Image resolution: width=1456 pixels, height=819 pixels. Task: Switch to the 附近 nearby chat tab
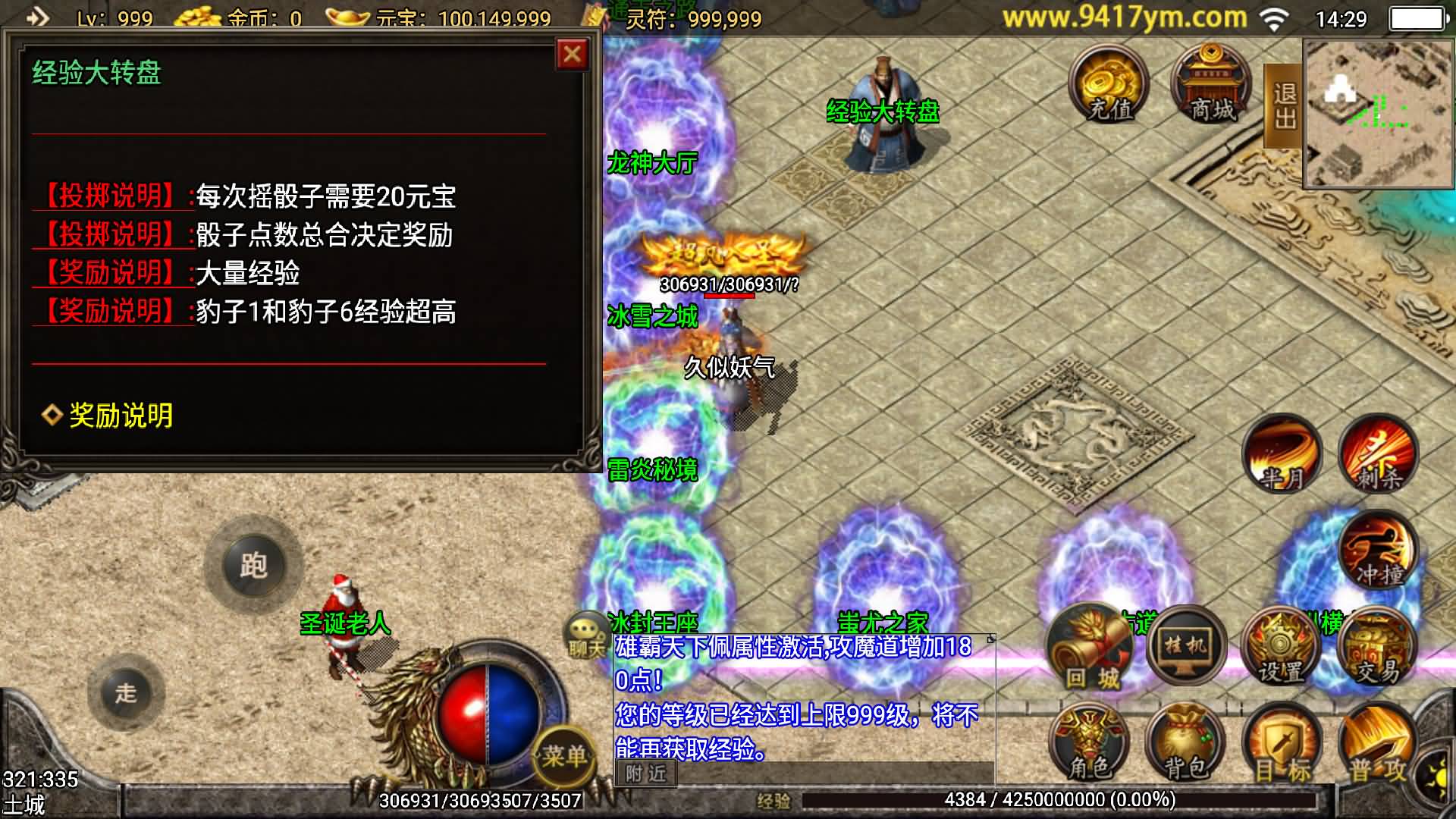coord(646,773)
